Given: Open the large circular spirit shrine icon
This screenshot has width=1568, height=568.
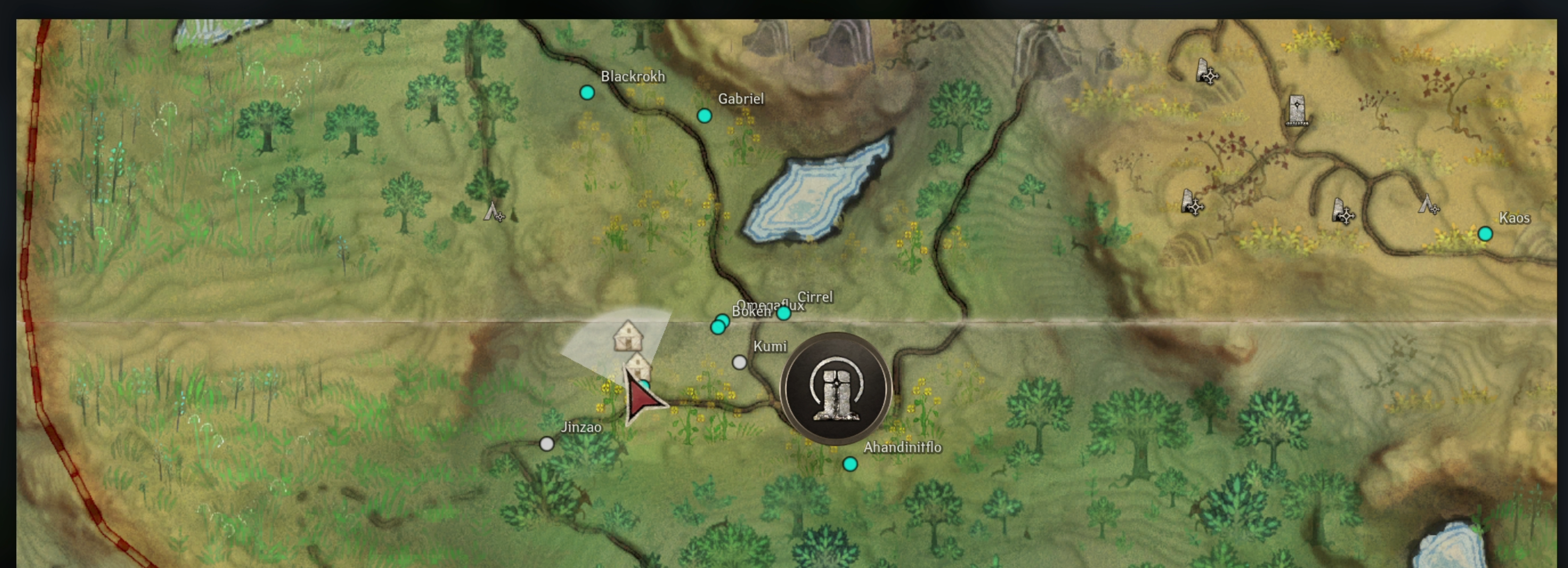Looking at the screenshot, I should (x=836, y=389).
